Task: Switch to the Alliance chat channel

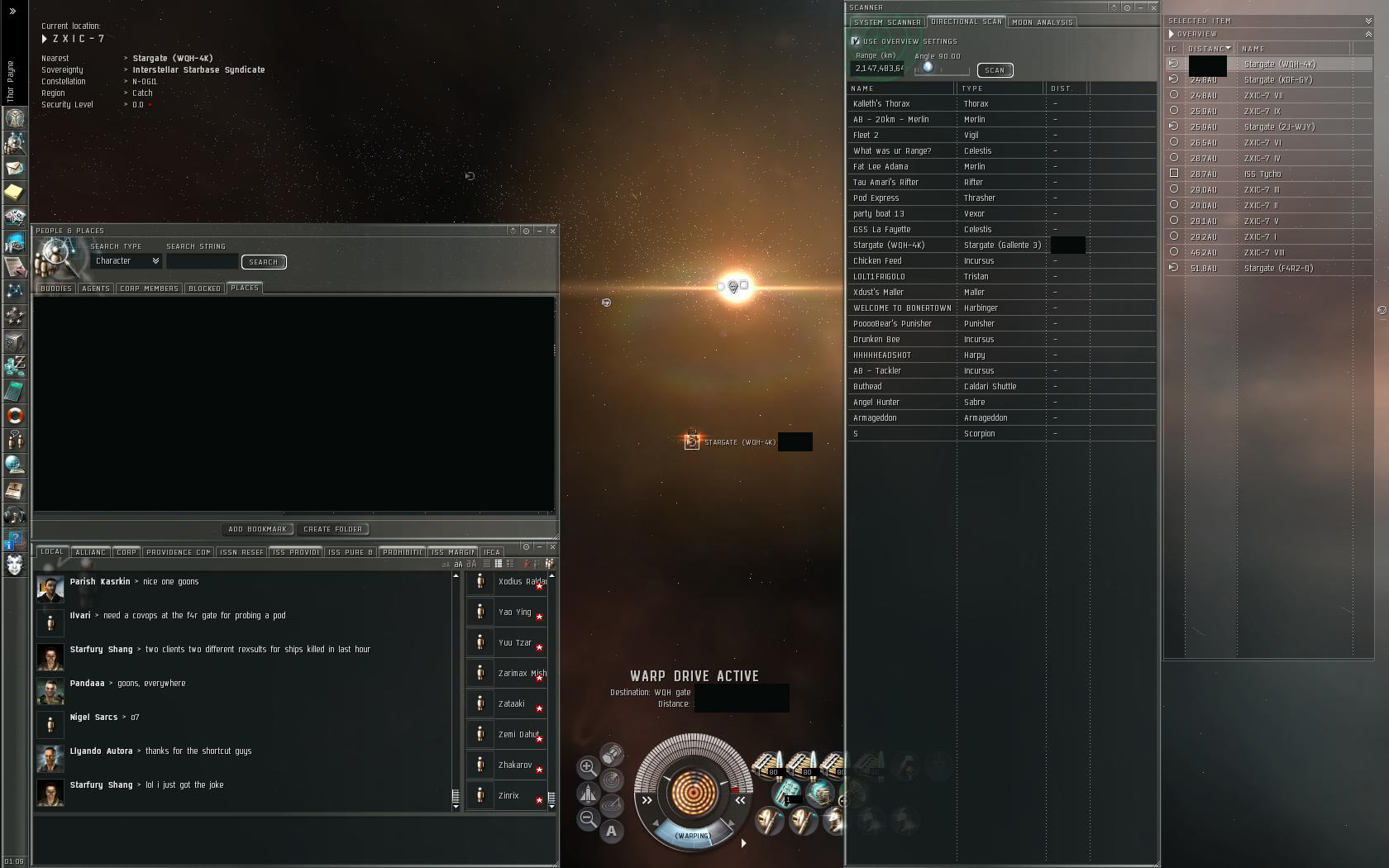Action: (x=90, y=552)
